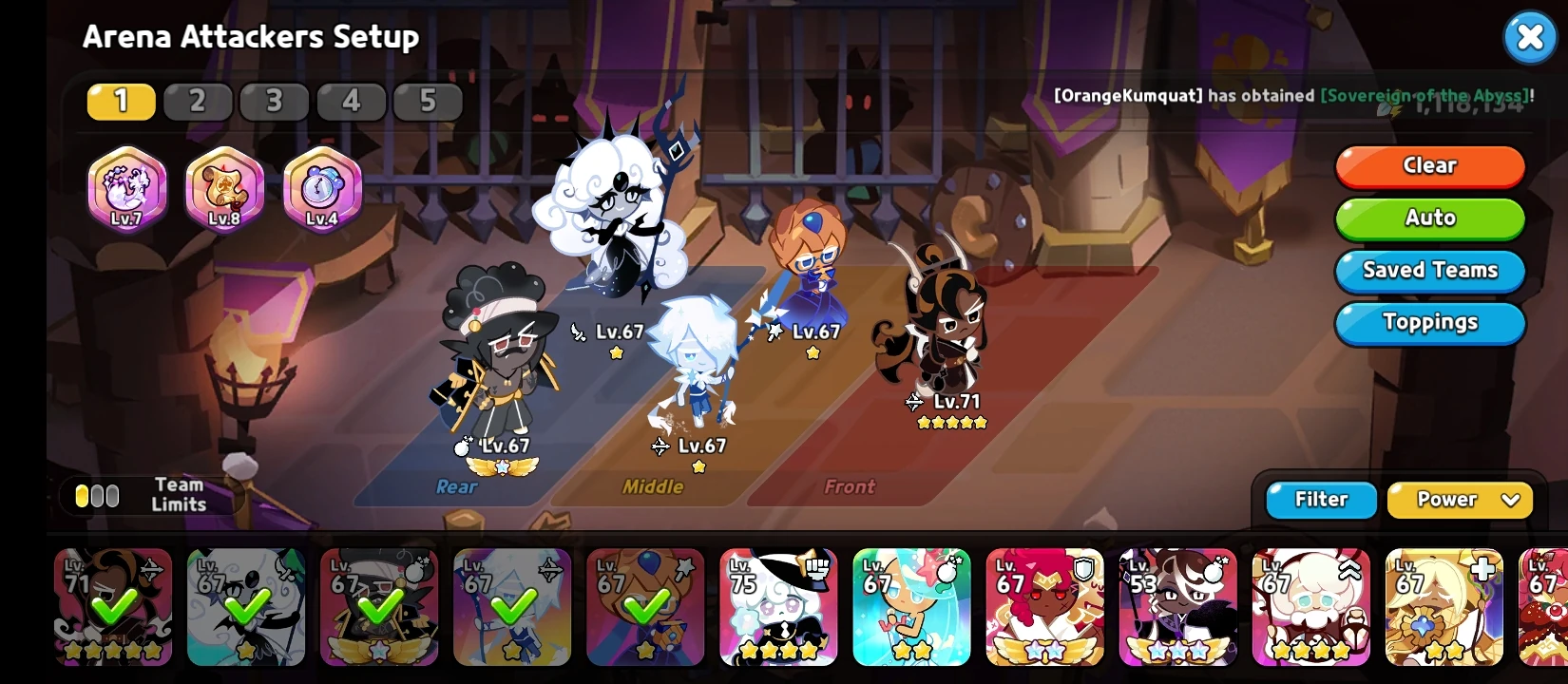Switch to team preset tab 2
Viewport: 1568px width, 684px height.
(198, 101)
